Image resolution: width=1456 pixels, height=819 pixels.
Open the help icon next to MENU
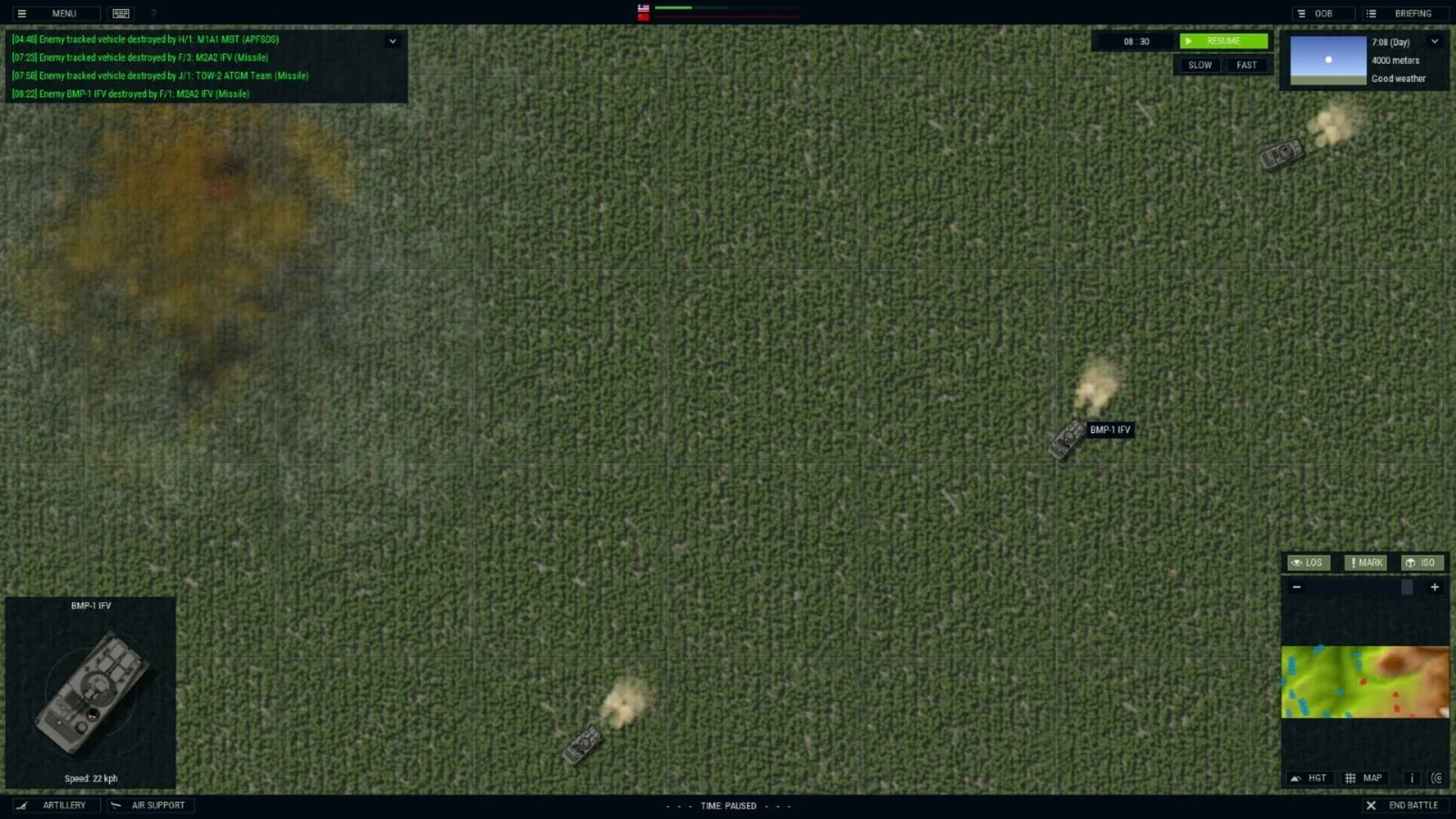point(154,13)
